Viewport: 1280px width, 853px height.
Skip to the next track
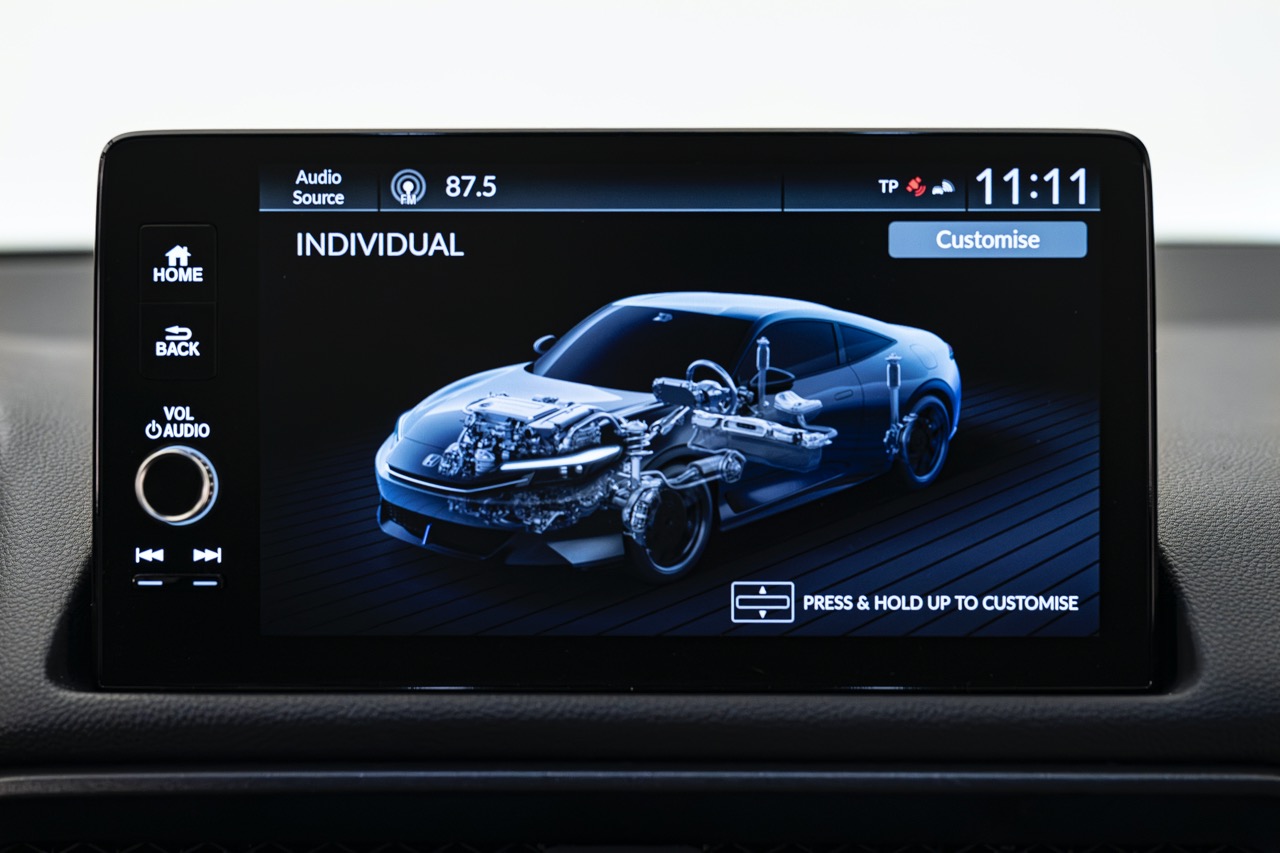pos(207,556)
